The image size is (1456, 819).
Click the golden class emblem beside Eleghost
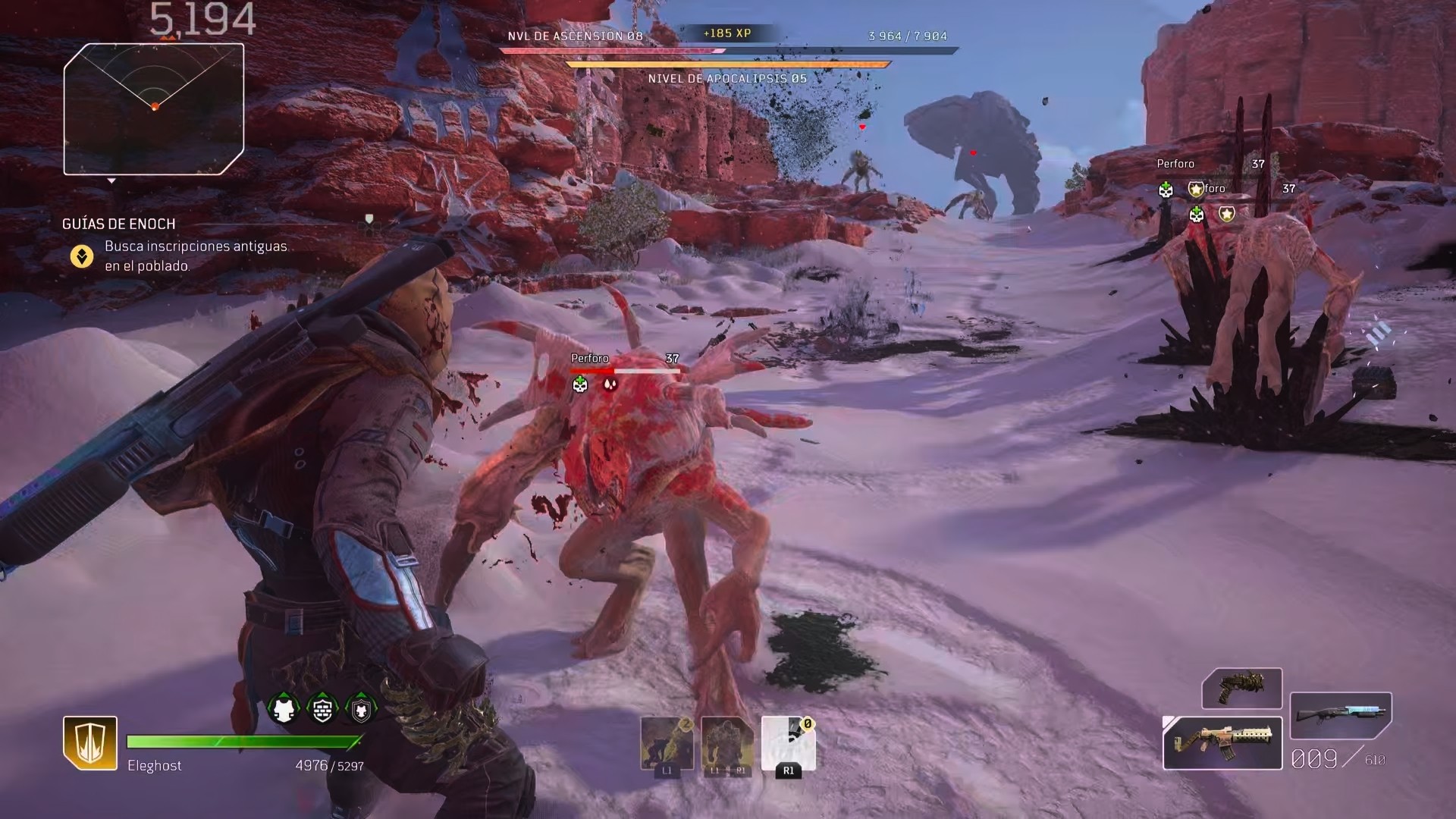90,742
